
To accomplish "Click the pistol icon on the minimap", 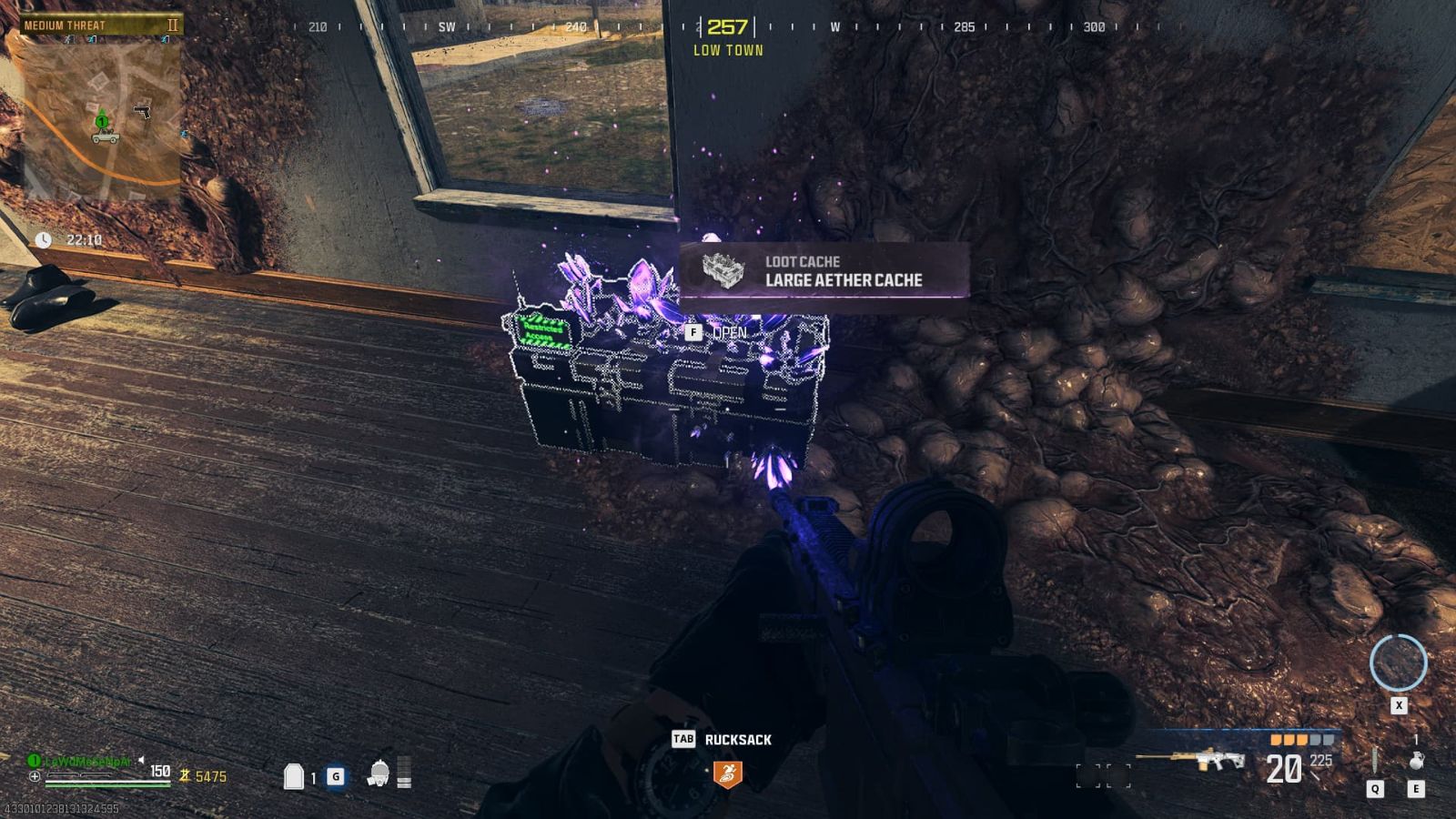I will [143, 113].
